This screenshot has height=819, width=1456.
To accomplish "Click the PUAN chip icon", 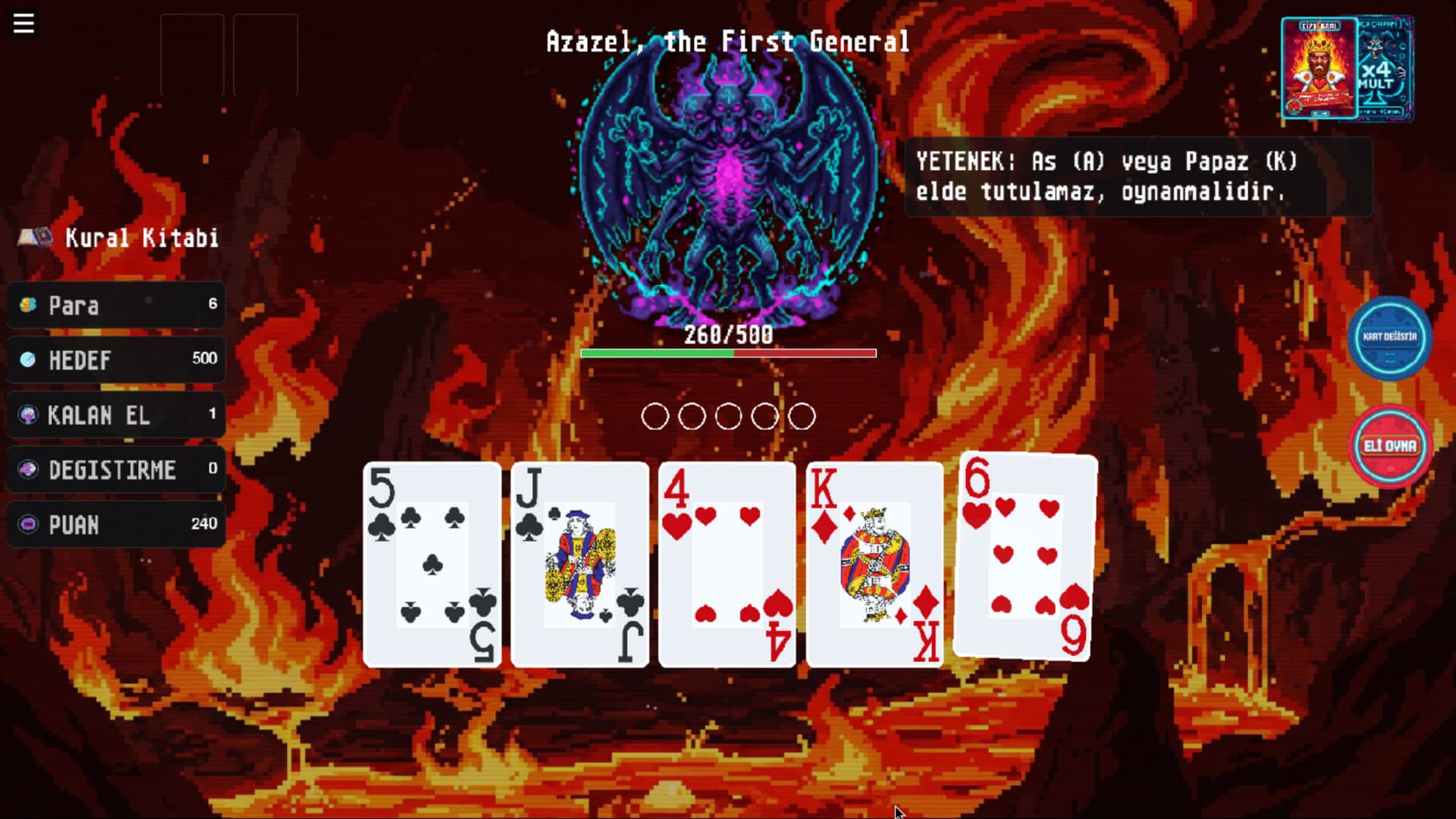I will (27, 524).
